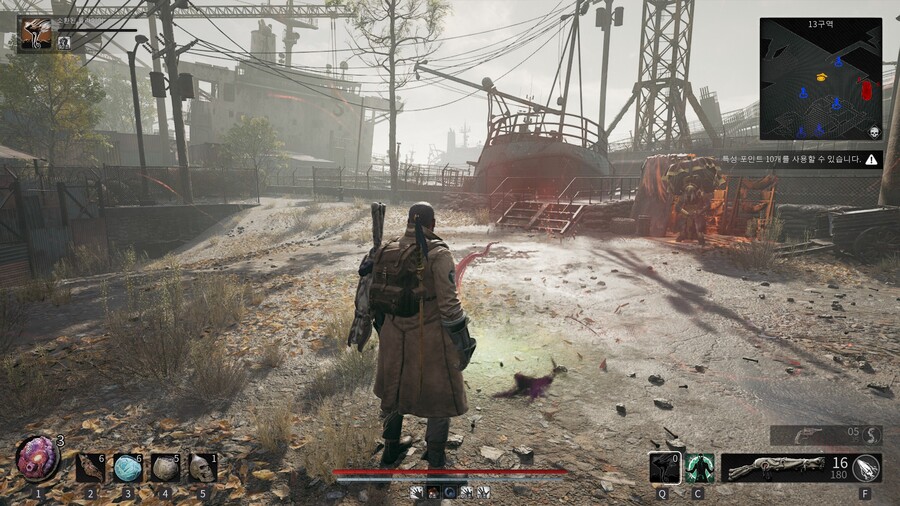The image size is (900, 506).
Task: Select the purple relic heart in slot 1
Action: 37,459
